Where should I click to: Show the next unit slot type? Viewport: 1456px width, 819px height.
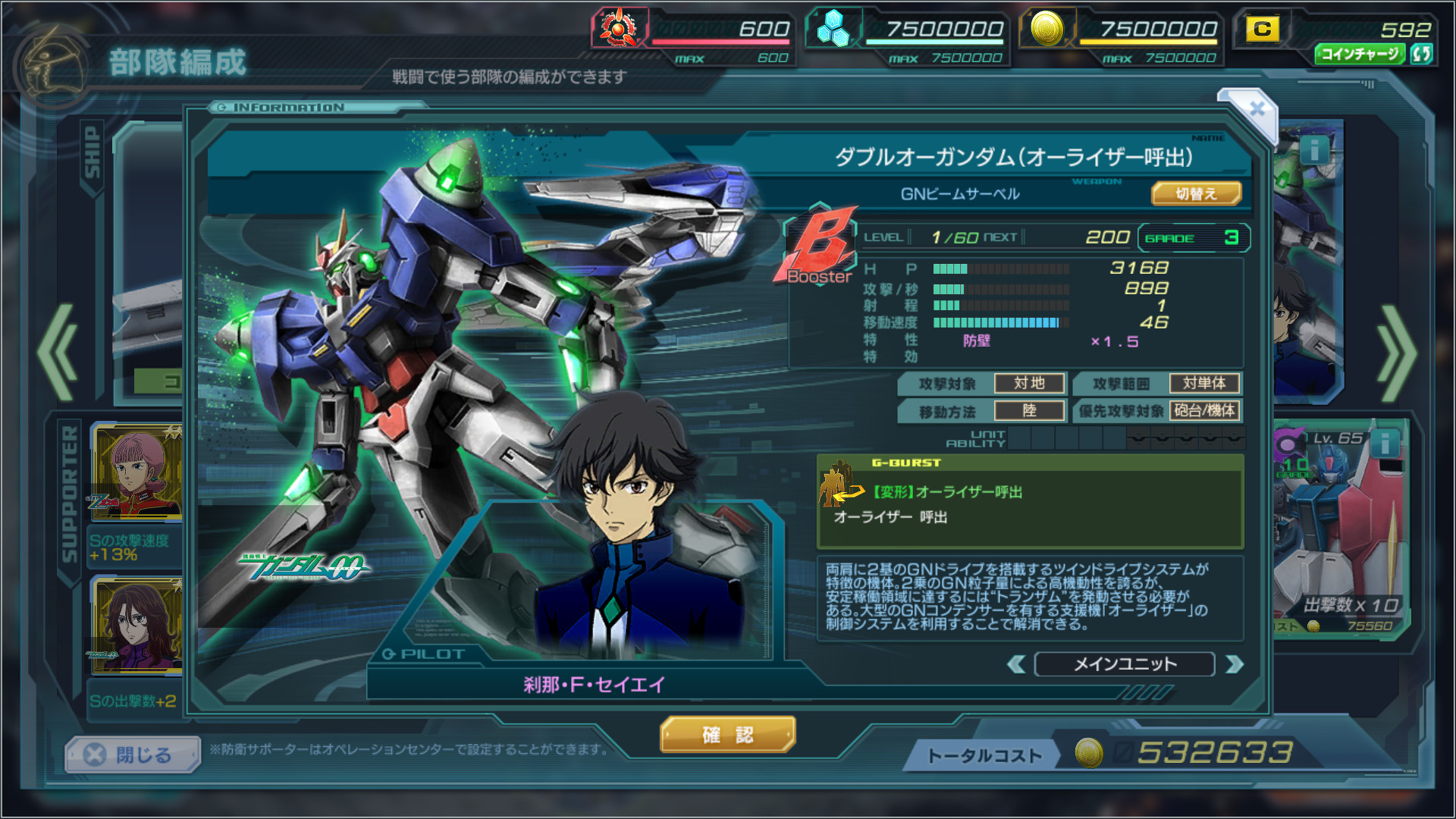pos(1235,665)
